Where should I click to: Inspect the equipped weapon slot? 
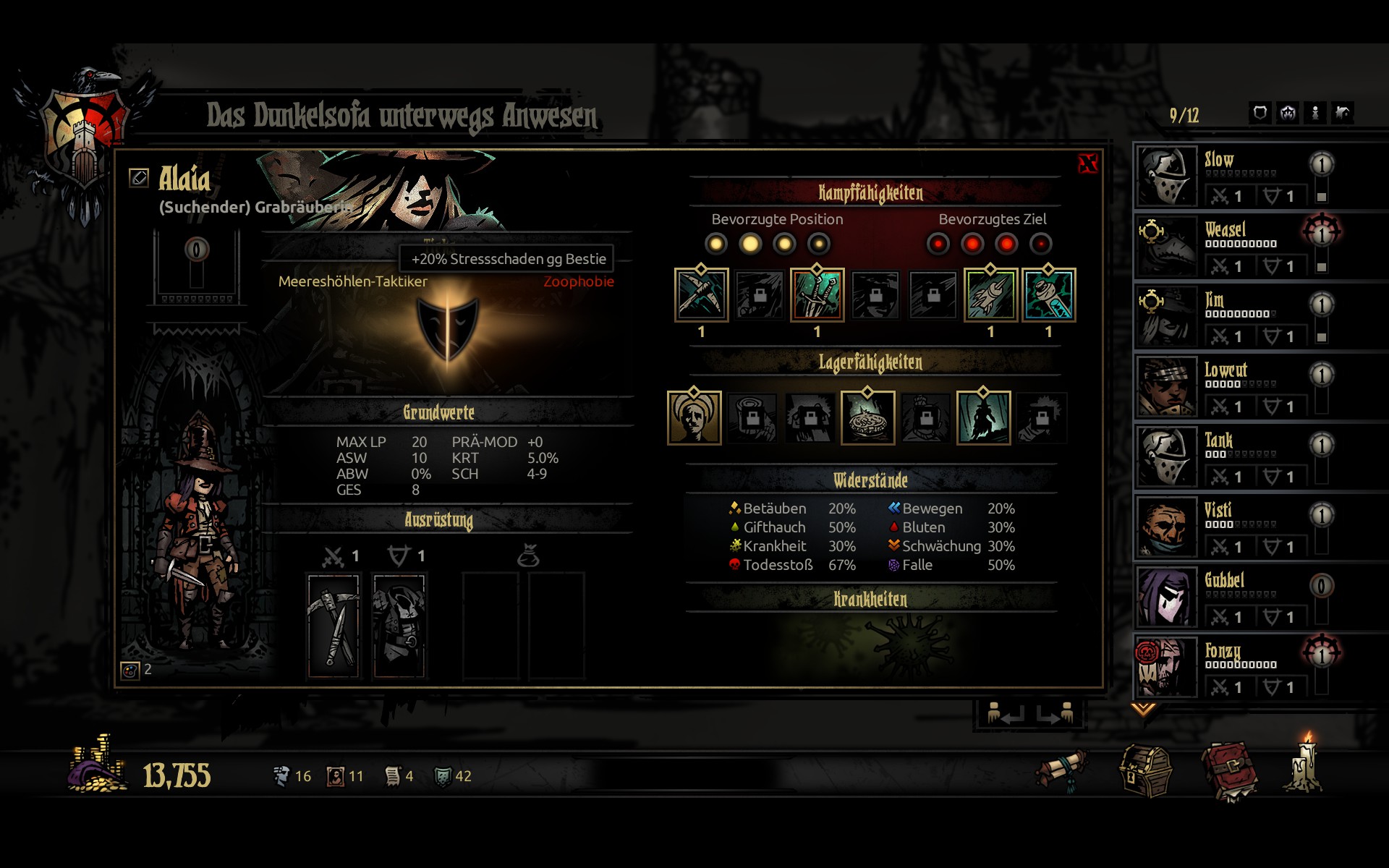click(334, 626)
